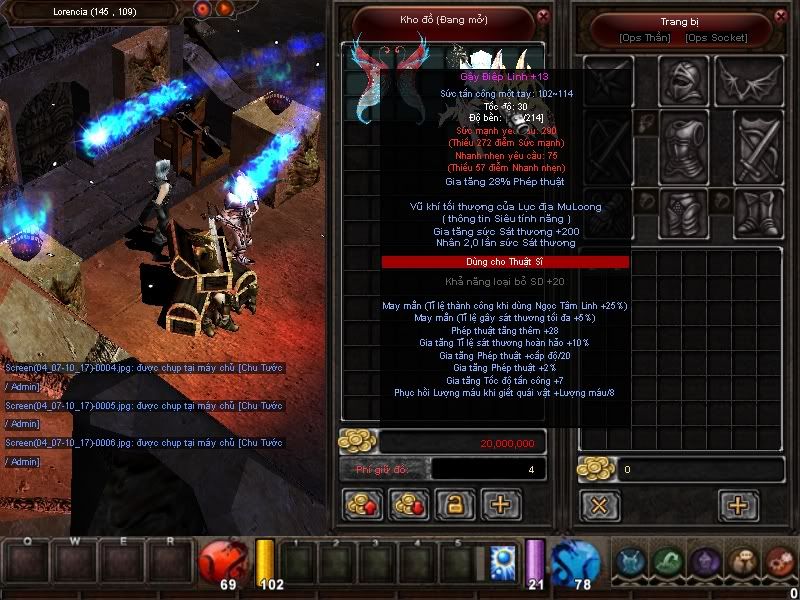Close the Trang bị equipment panel
The image size is (800, 600).
pos(779,16)
